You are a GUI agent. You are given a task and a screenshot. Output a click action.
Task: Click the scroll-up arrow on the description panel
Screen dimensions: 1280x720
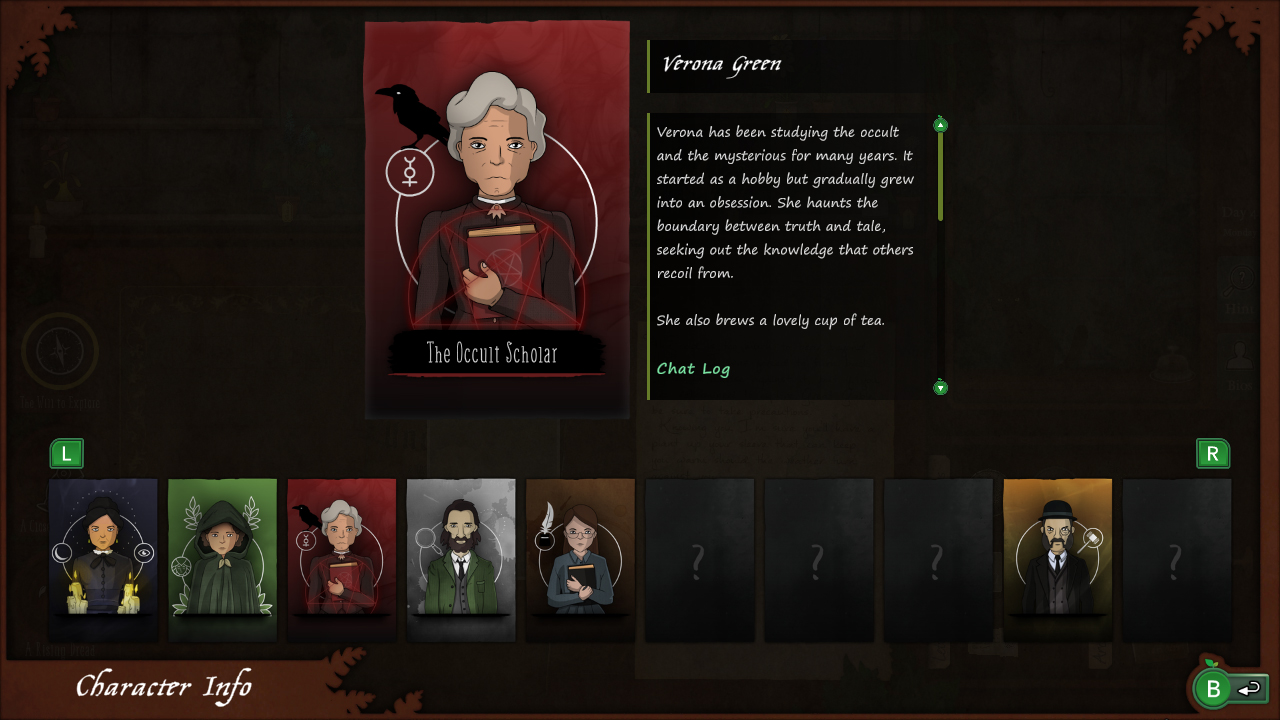point(939,124)
